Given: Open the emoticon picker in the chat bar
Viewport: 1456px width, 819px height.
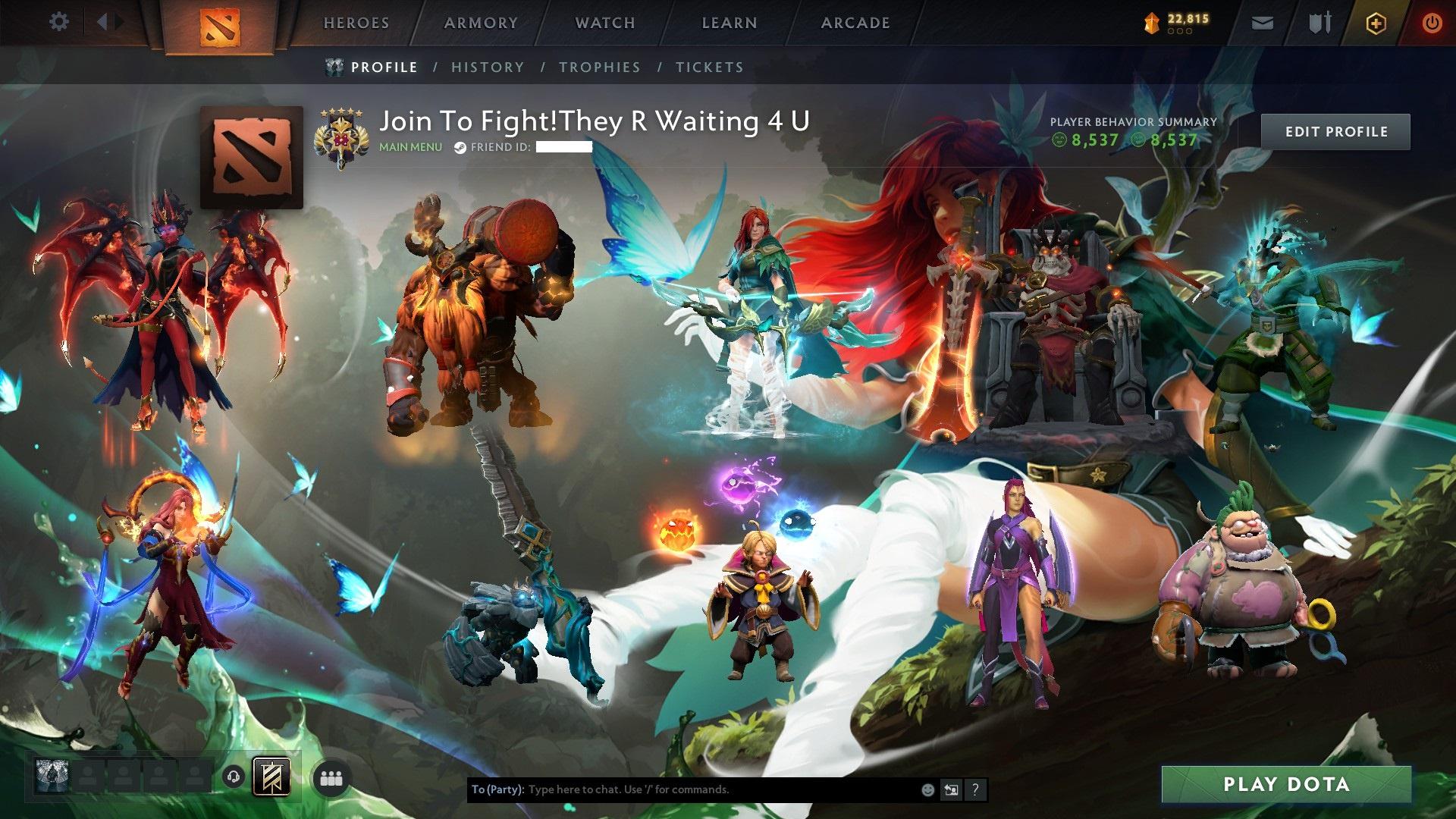Looking at the screenshot, I should point(927,789).
